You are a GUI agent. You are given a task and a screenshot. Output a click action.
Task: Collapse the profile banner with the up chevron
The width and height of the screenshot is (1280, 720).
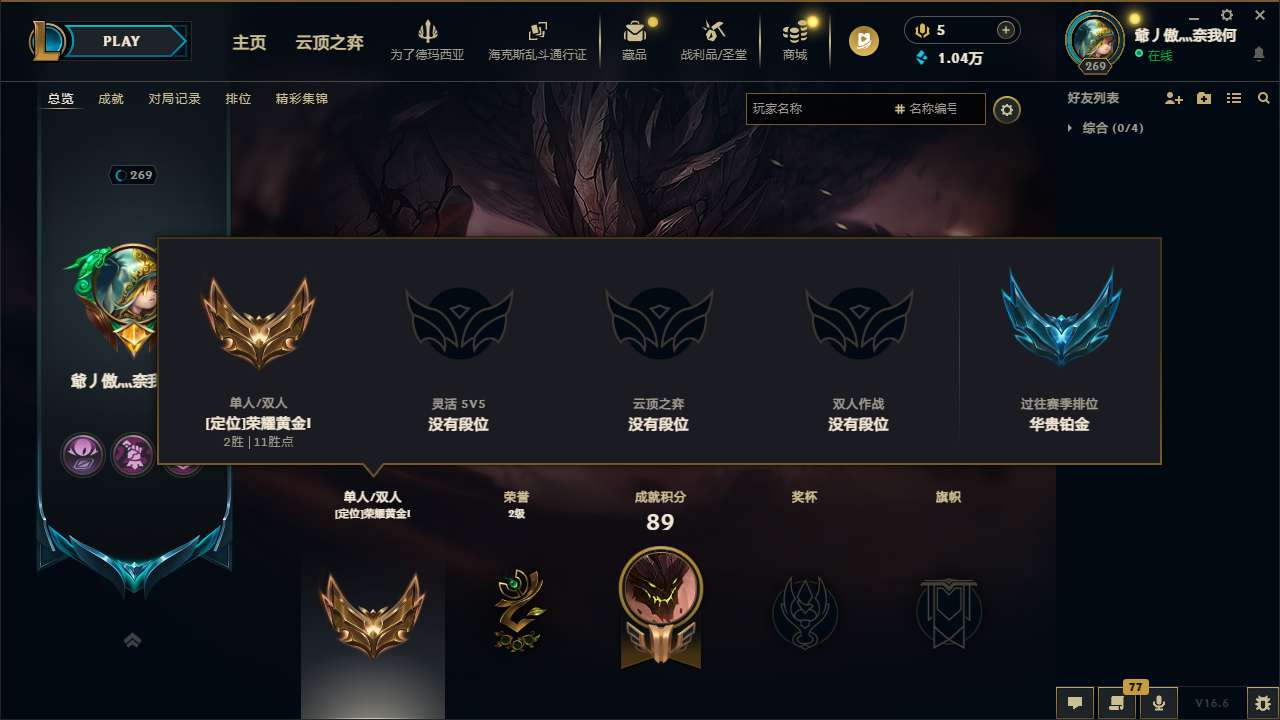[133, 639]
